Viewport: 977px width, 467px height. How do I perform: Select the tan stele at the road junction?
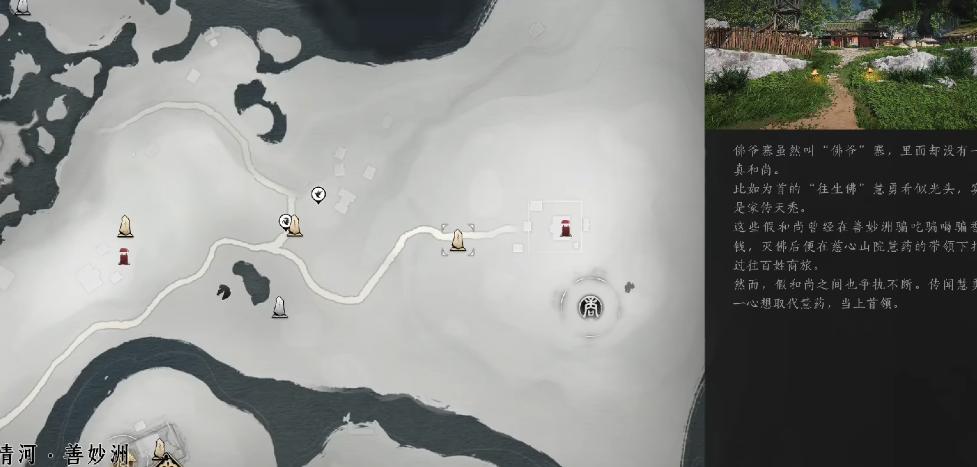(295, 227)
